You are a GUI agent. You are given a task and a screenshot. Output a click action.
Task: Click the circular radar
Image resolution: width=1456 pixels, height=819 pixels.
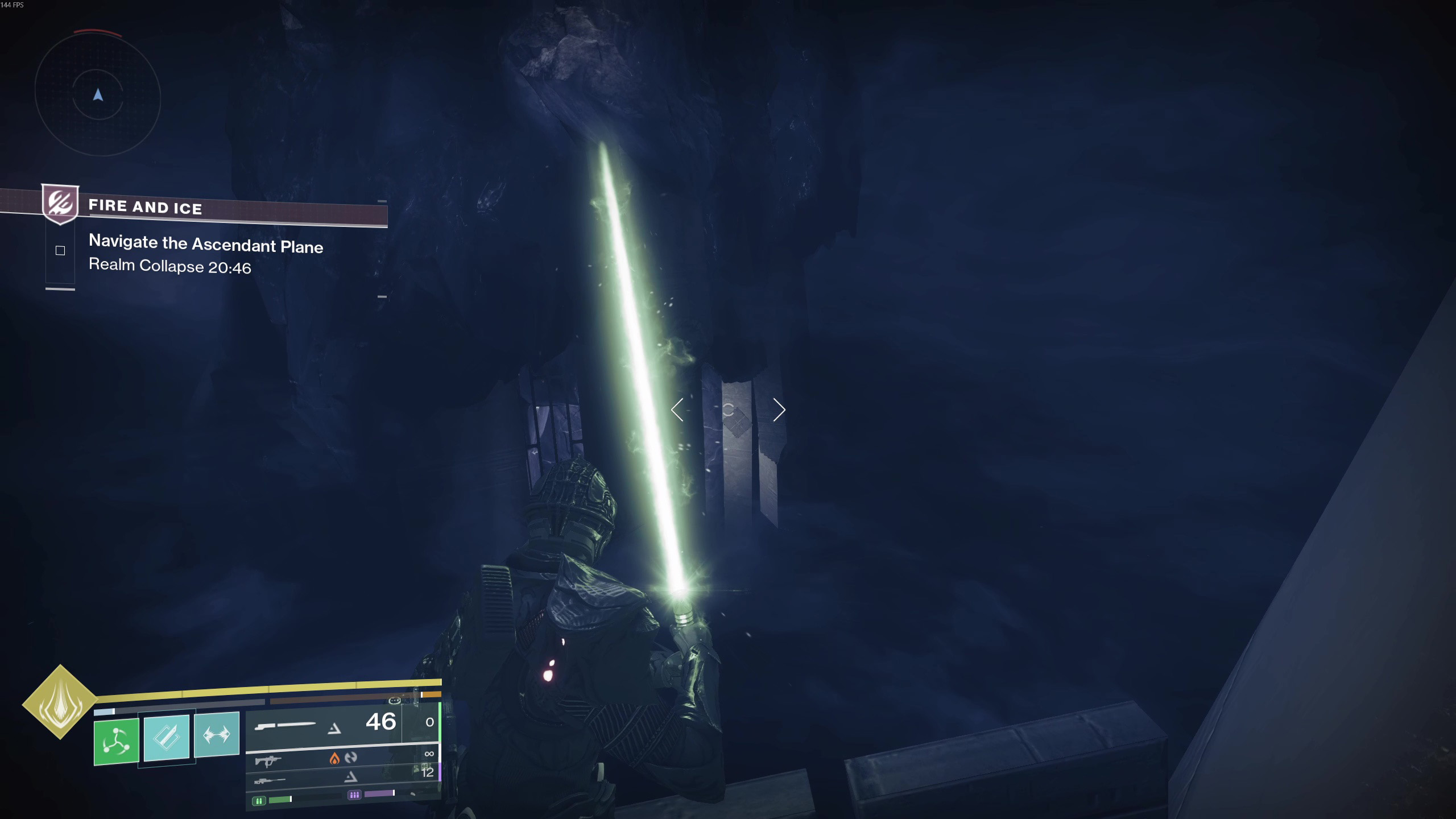pyautogui.click(x=98, y=94)
